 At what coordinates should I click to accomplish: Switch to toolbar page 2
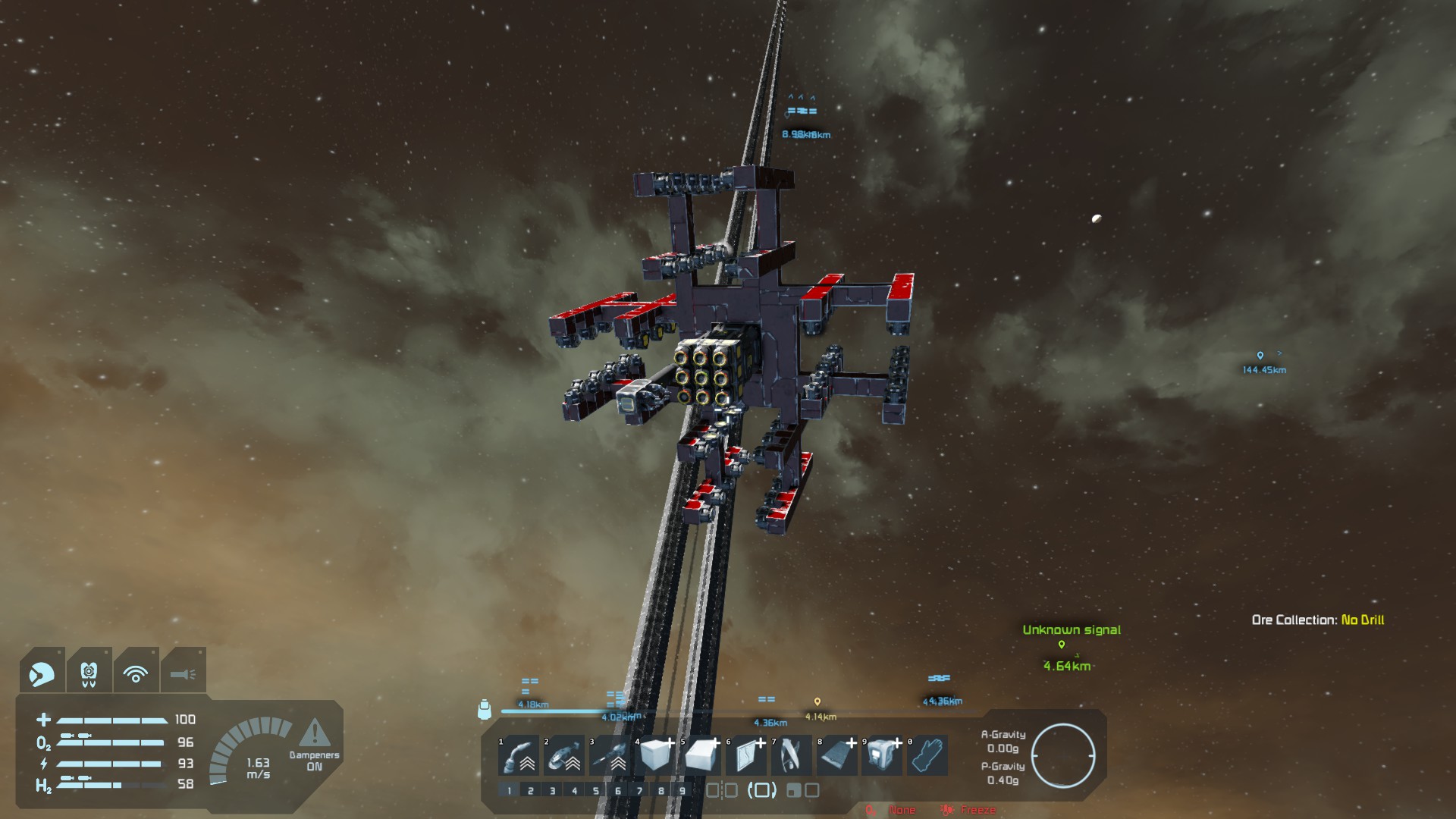point(531,791)
